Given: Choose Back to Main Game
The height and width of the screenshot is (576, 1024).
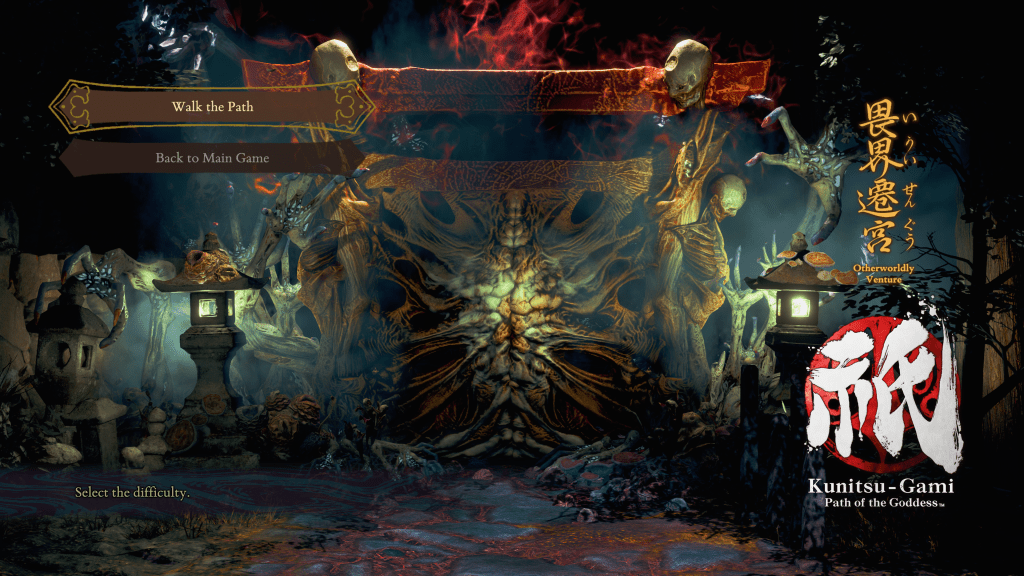Looking at the screenshot, I should (x=212, y=158).
